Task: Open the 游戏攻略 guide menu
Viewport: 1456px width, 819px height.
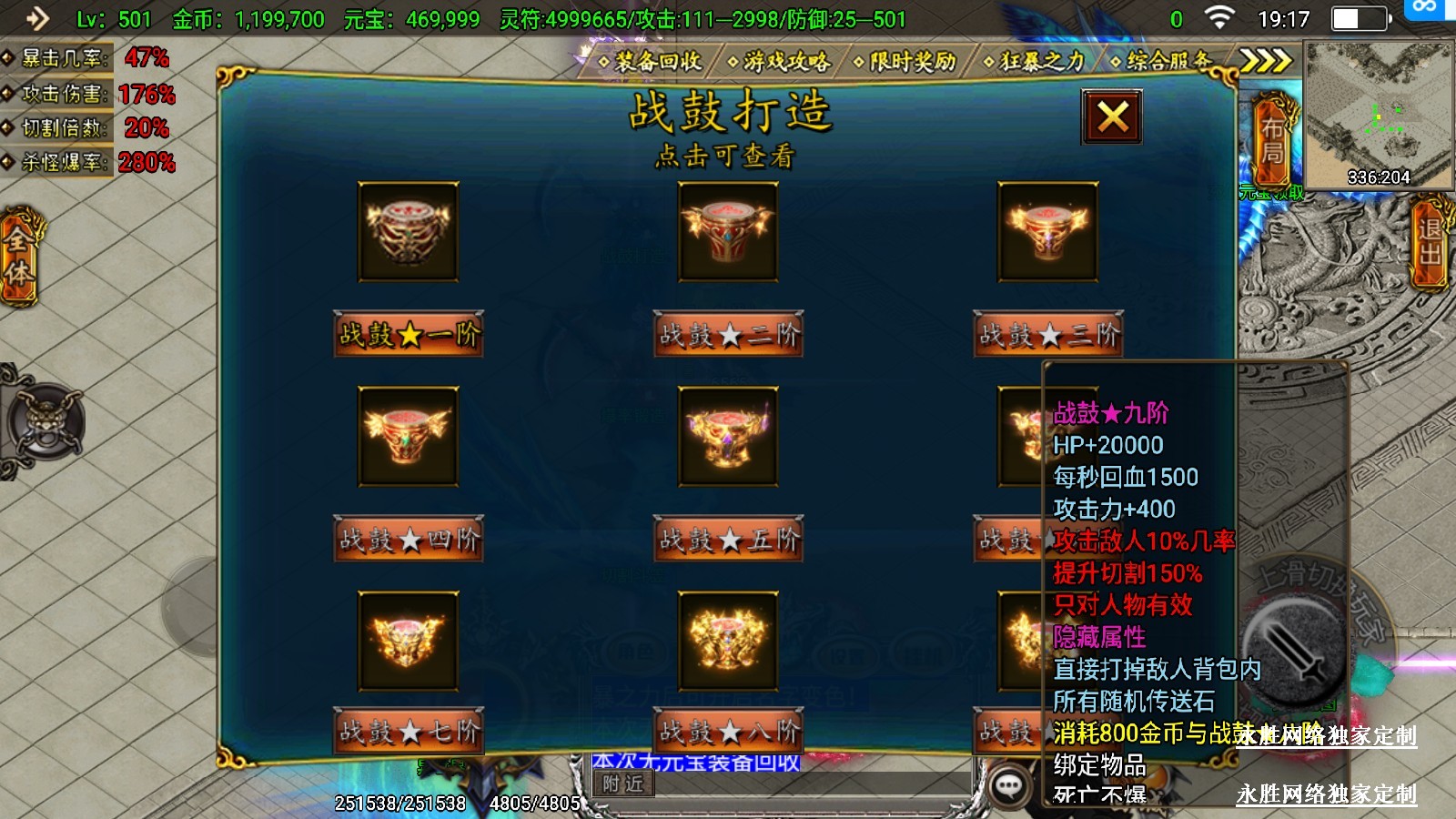Action: (x=779, y=61)
